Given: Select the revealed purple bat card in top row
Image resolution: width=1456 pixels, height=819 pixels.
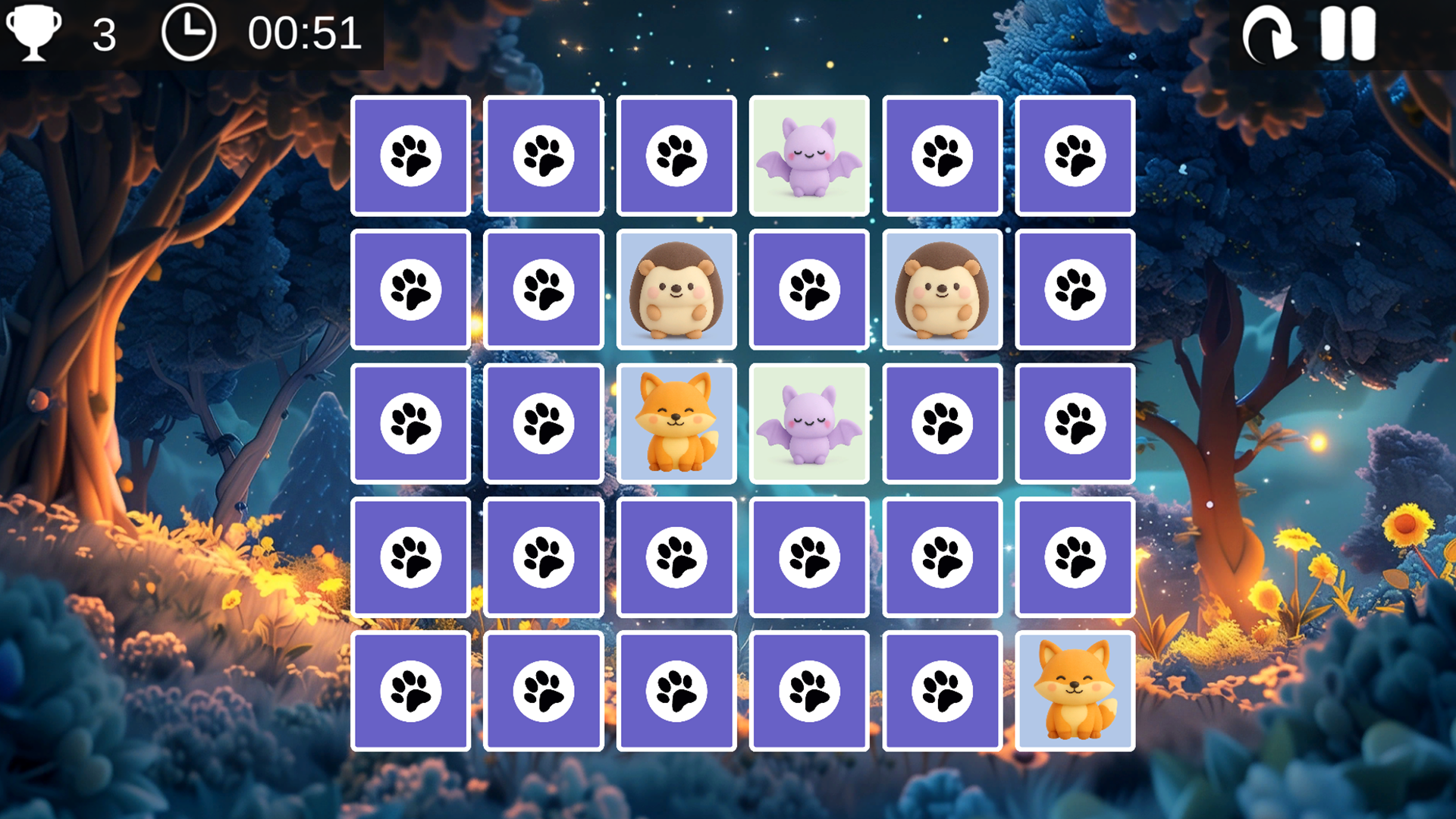Looking at the screenshot, I should pos(808,155).
